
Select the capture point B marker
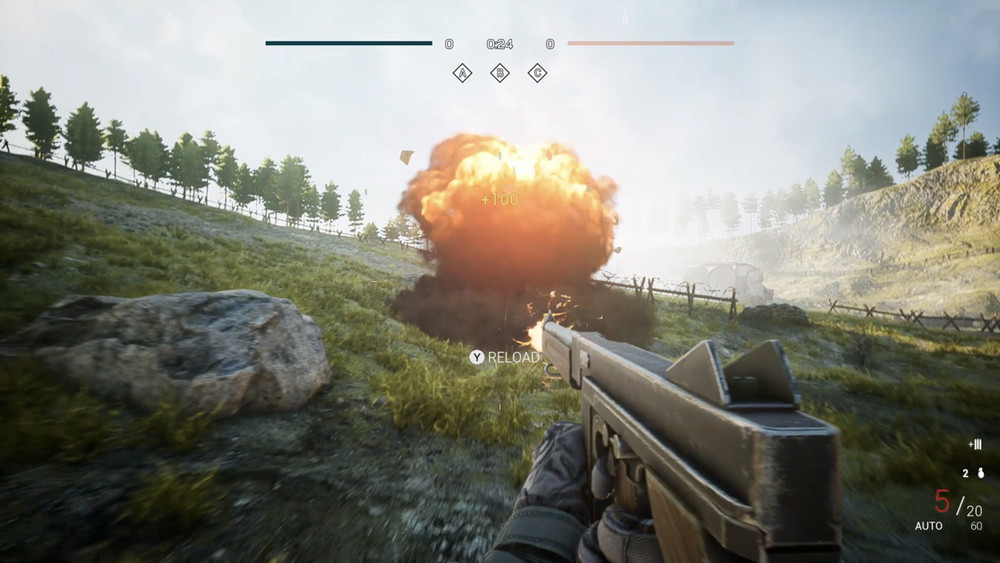coord(499,72)
